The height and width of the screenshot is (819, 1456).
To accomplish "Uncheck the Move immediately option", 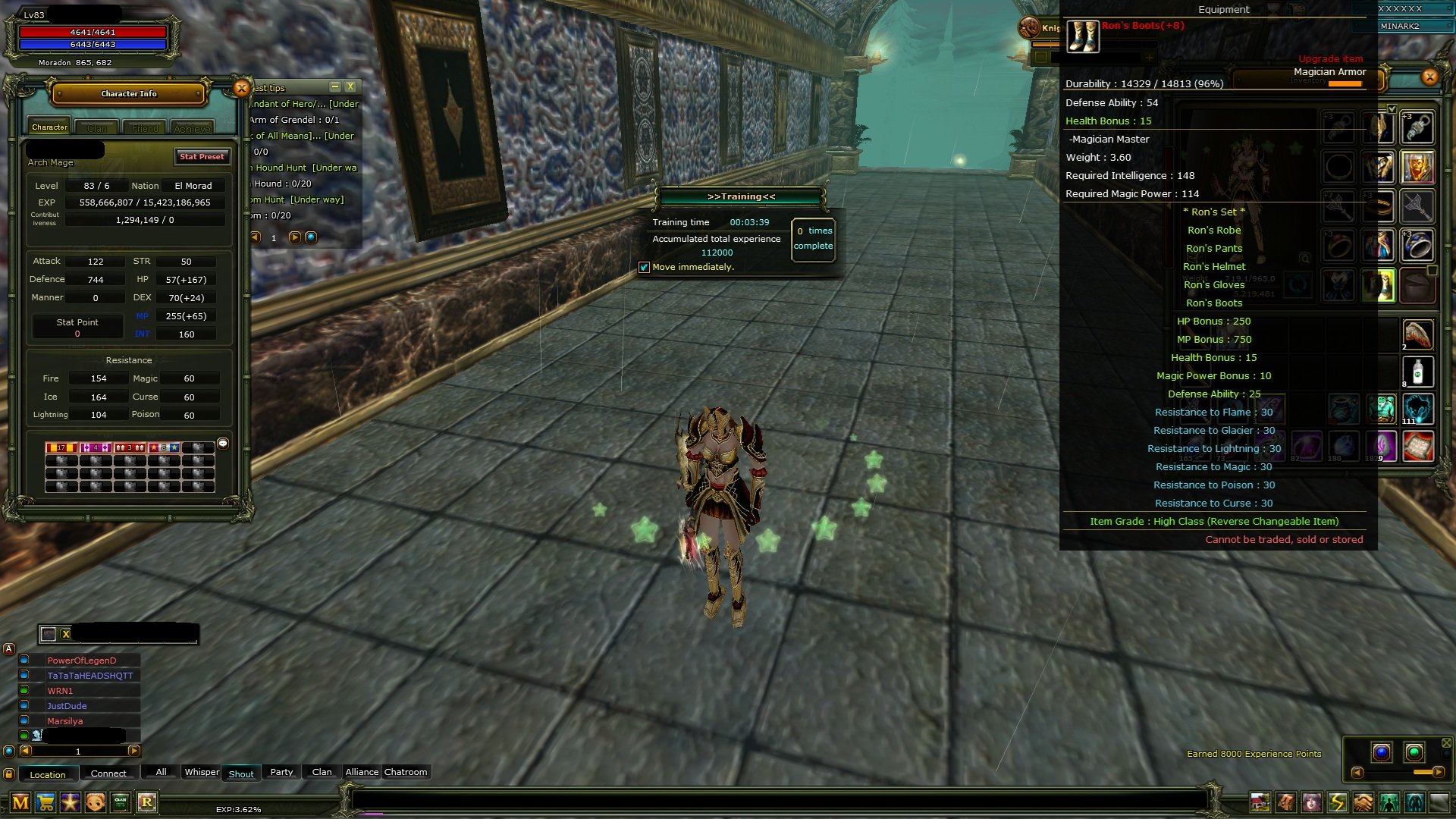I will (x=645, y=267).
